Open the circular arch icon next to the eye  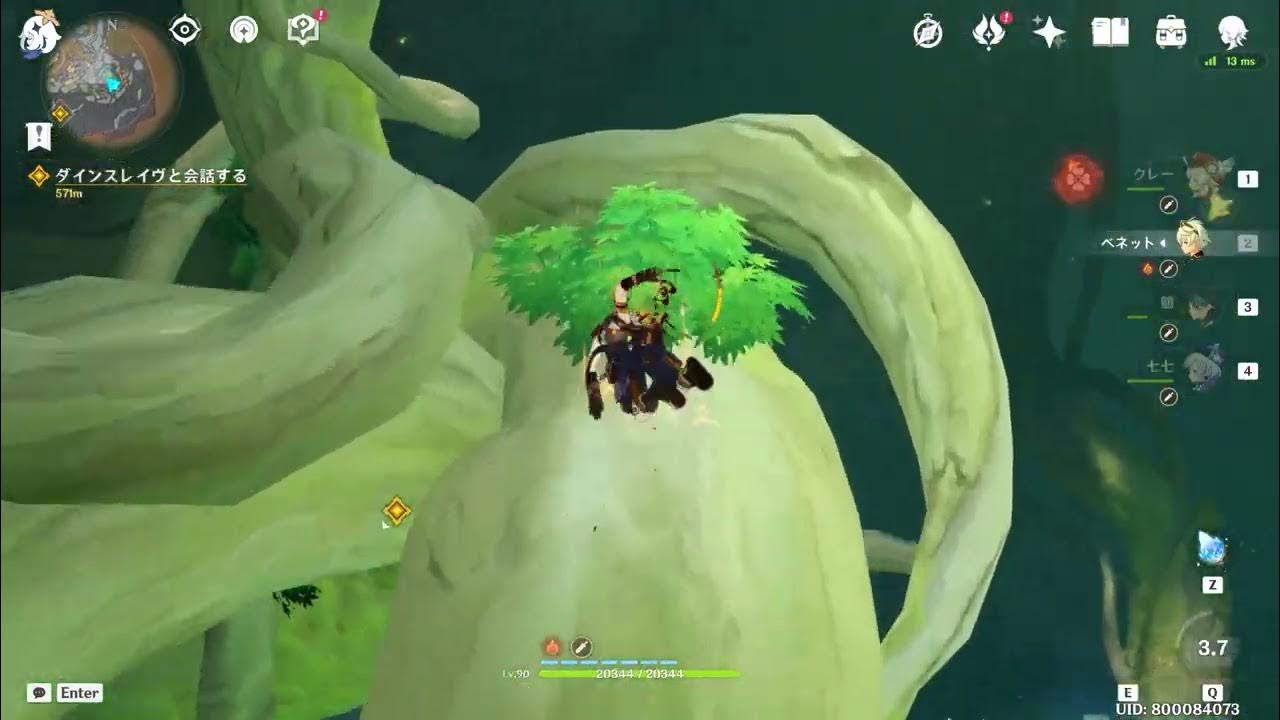243,31
